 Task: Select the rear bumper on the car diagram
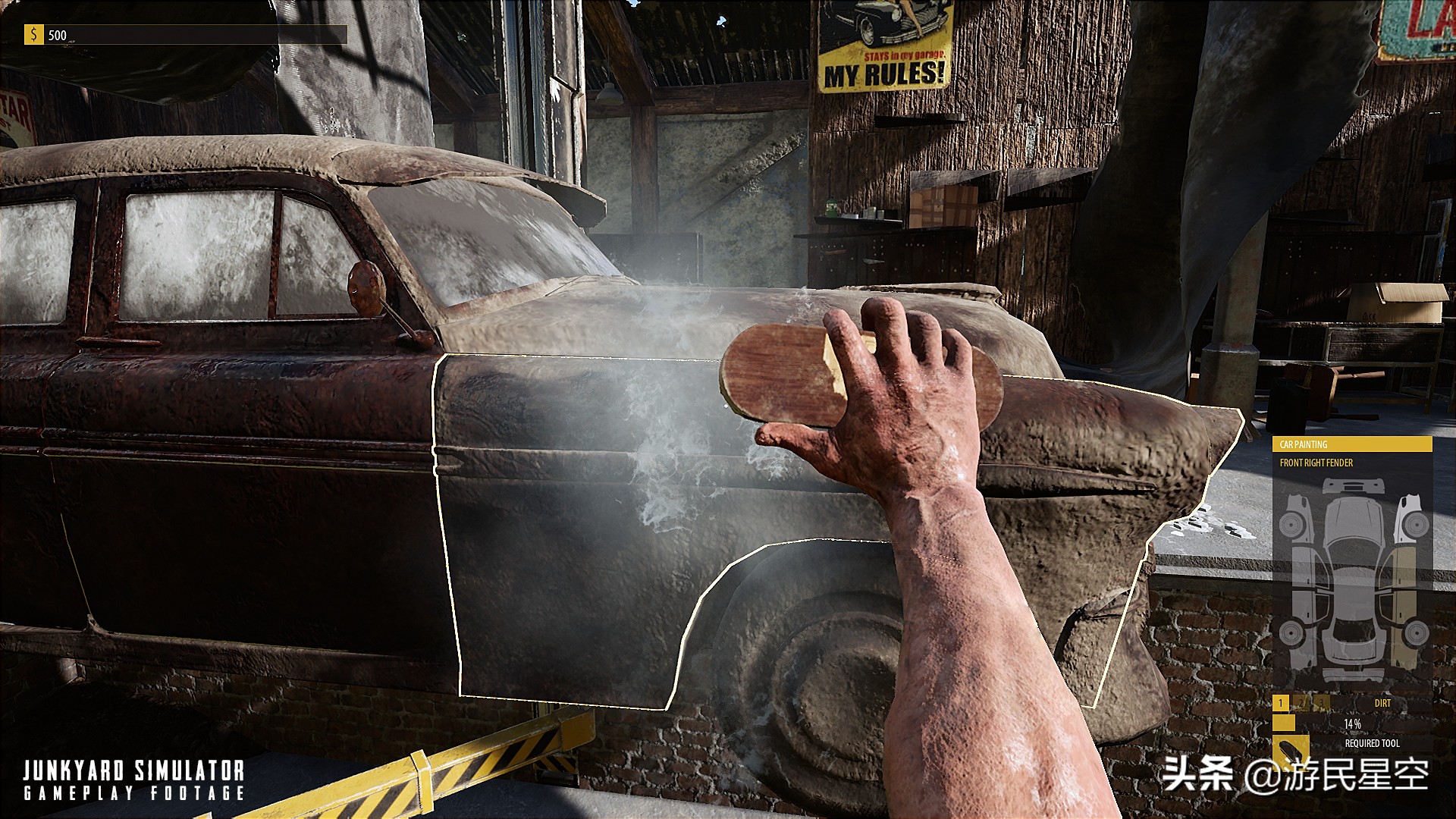[x=1353, y=674]
